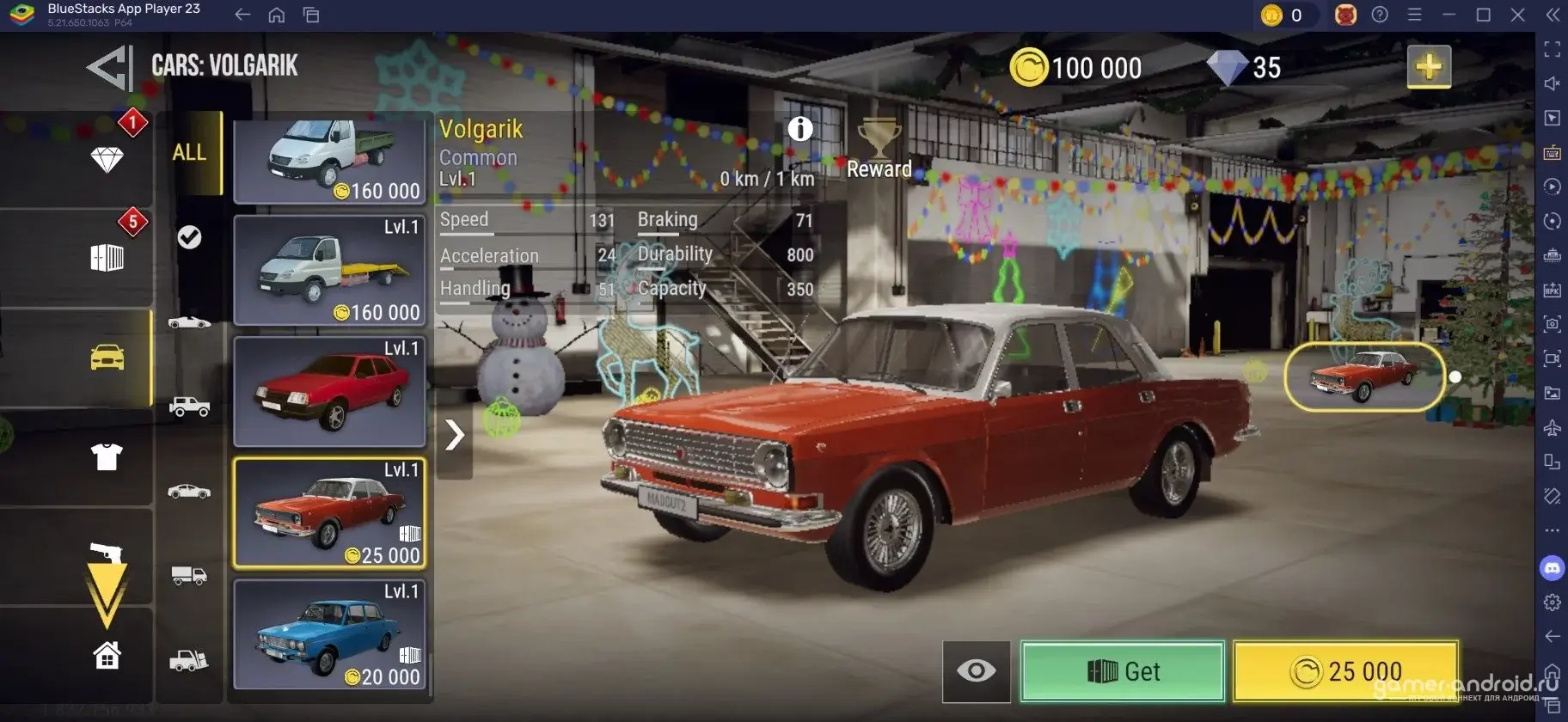
Task: Pick the green flatbed truck card
Action: (330, 160)
